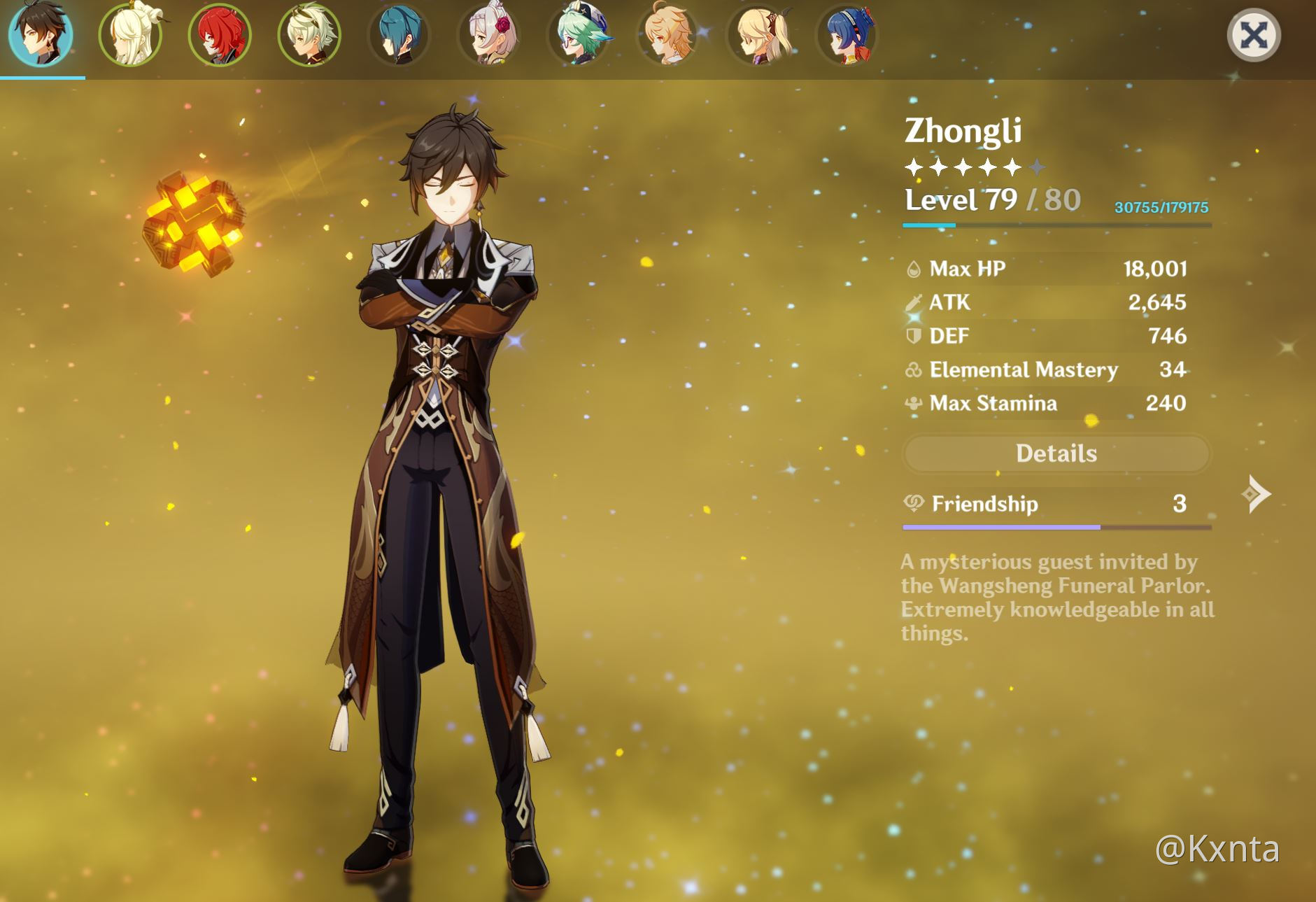Click the Friendship emblem icon

click(912, 504)
